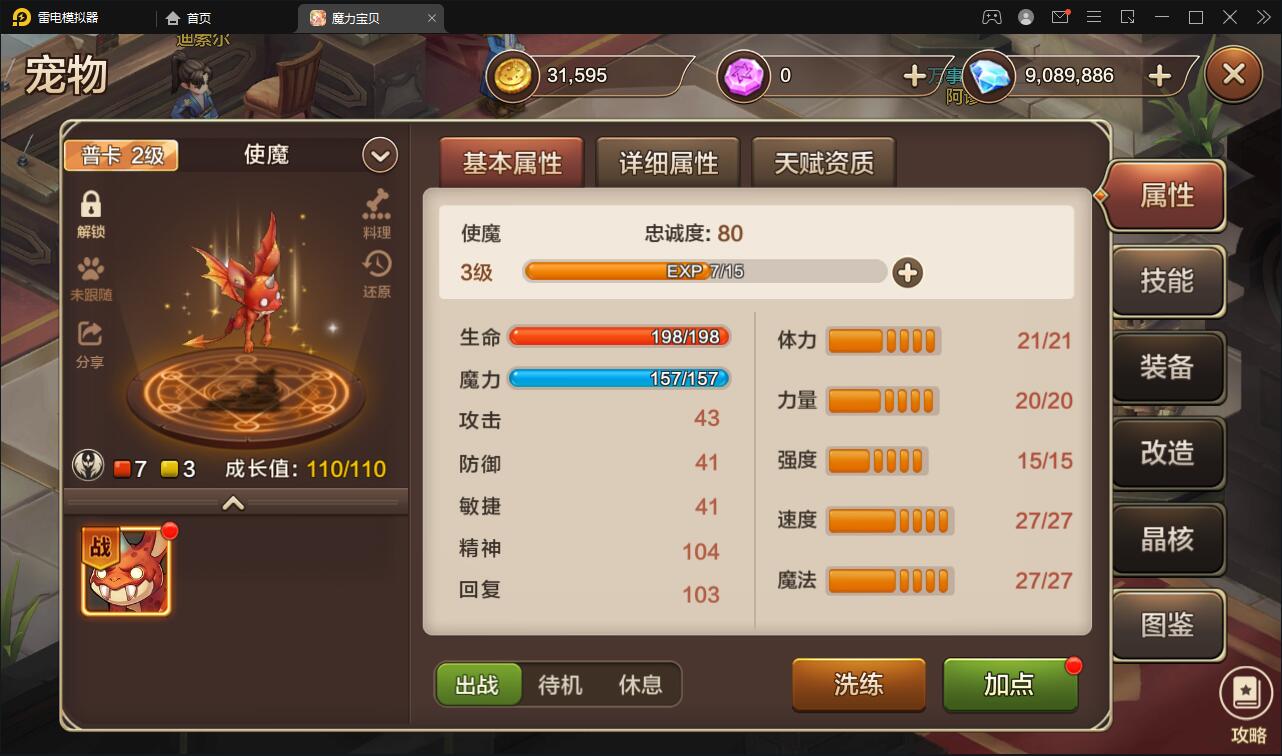Screen dimensions: 1282x756
Task: Collapse the pet info panel with the up arrow
Action: tap(233, 503)
